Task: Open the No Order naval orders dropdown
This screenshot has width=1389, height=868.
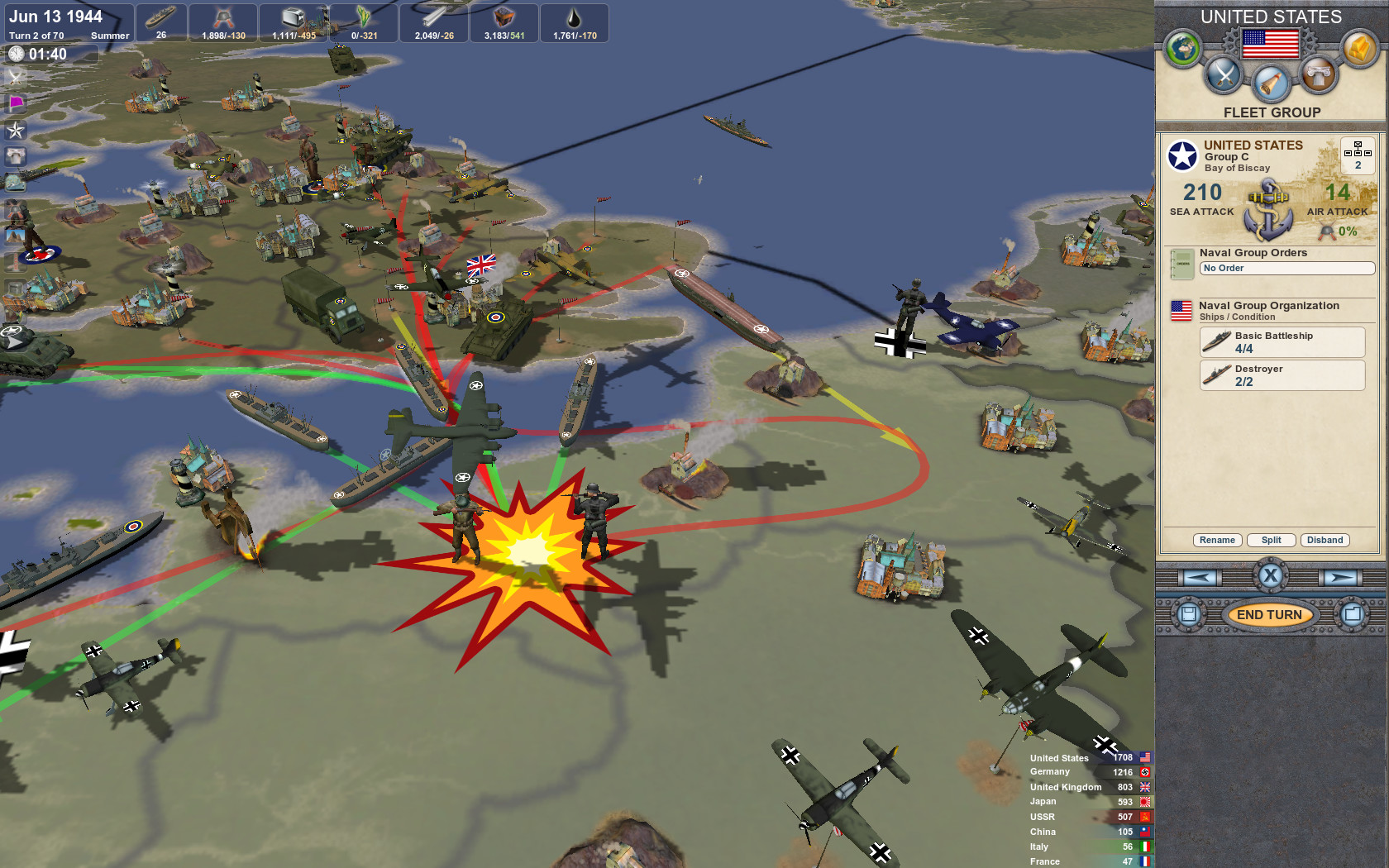Action: (1286, 268)
